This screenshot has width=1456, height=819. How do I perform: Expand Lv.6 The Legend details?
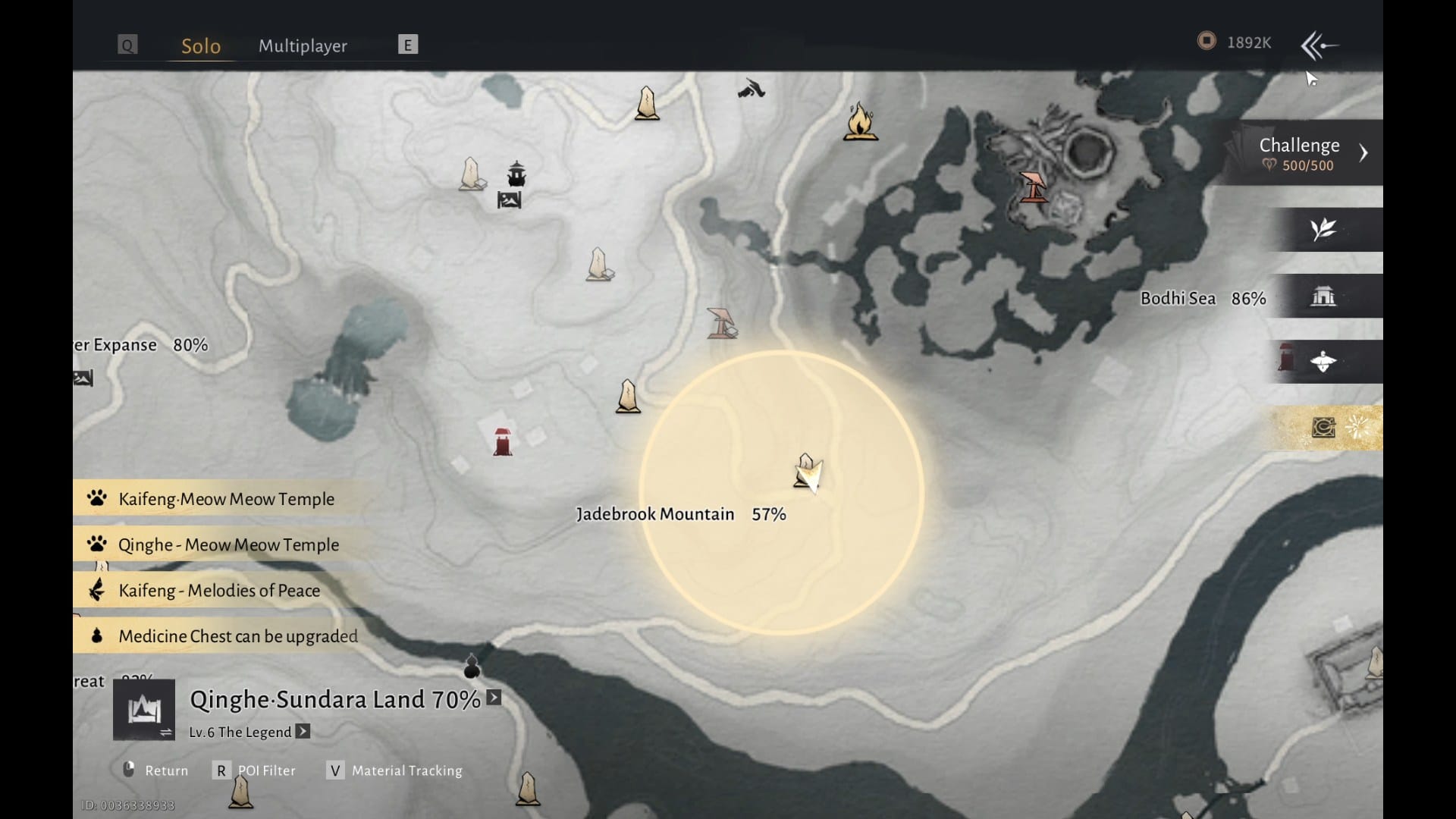(x=303, y=731)
